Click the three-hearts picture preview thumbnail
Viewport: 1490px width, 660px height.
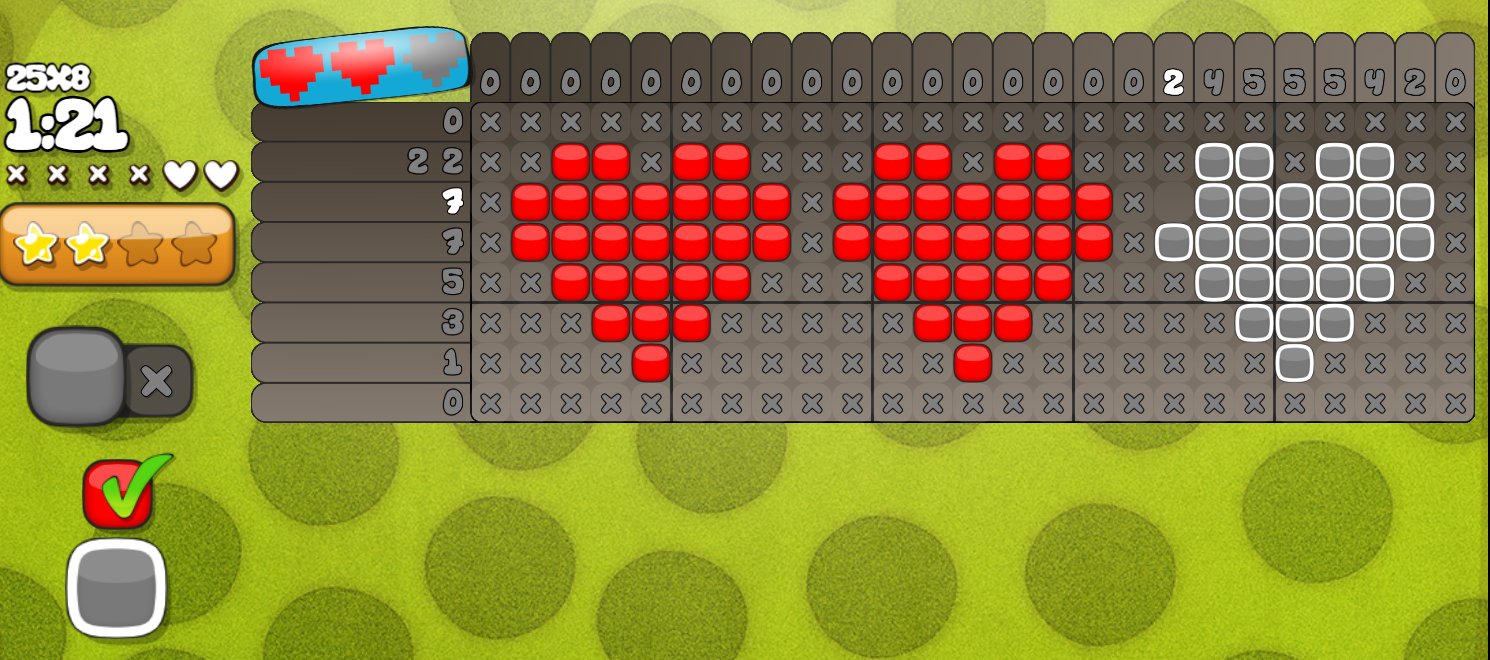pos(361,66)
